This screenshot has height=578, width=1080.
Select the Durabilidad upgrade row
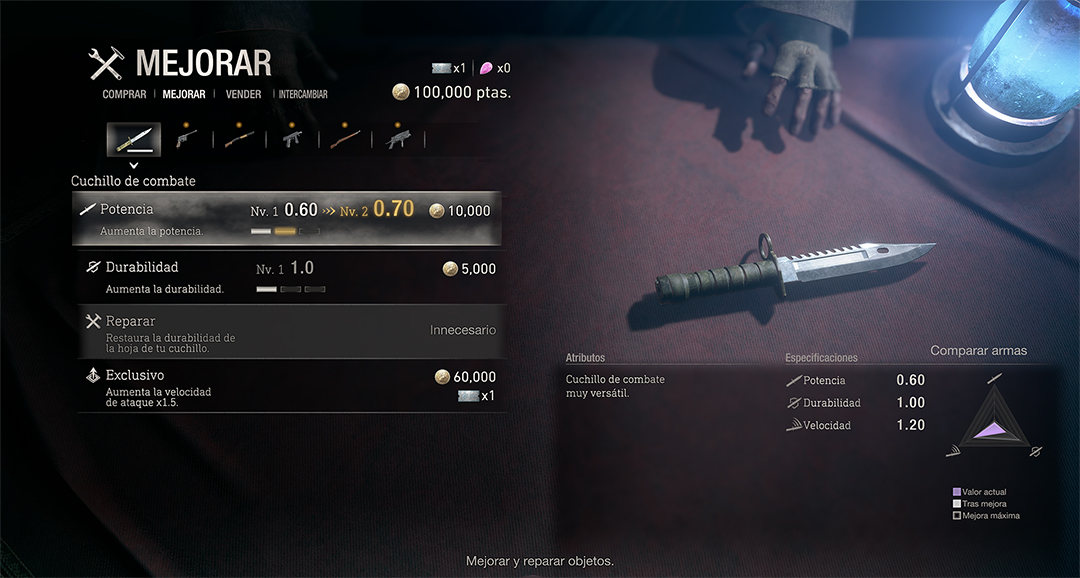pyautogui.click(x=287, y=277)
